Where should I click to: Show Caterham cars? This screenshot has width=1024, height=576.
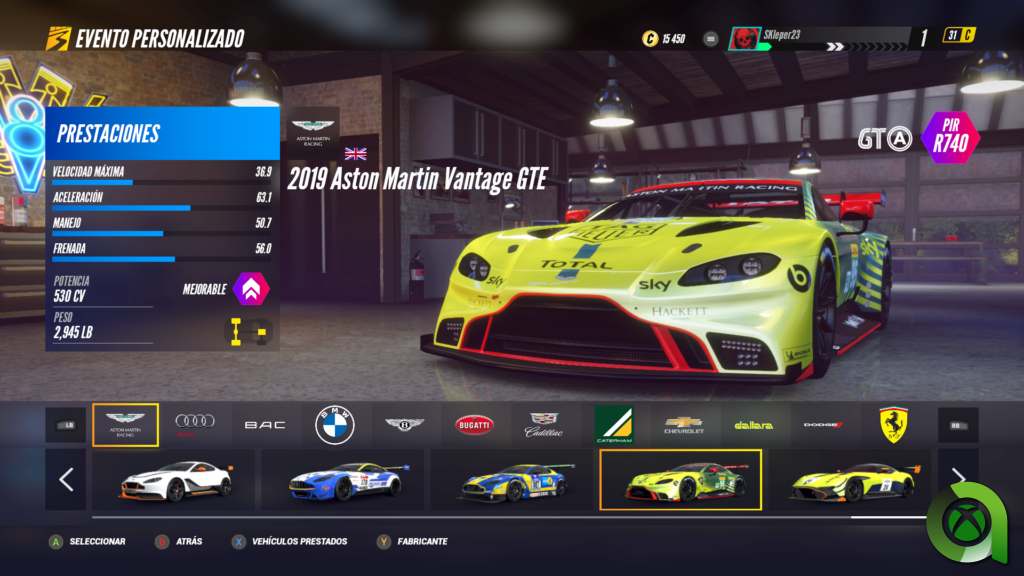[613, 425]
